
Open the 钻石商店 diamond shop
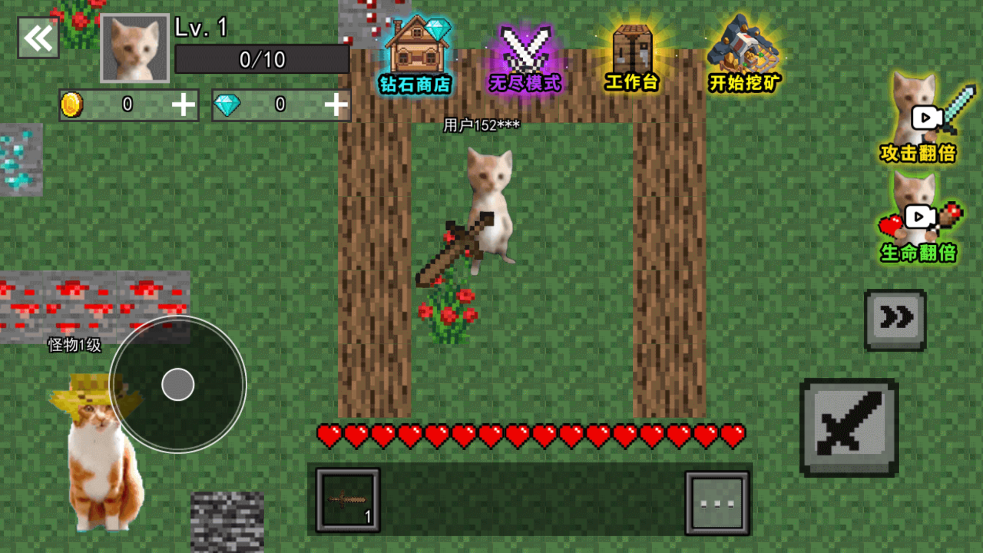point(415,57)
